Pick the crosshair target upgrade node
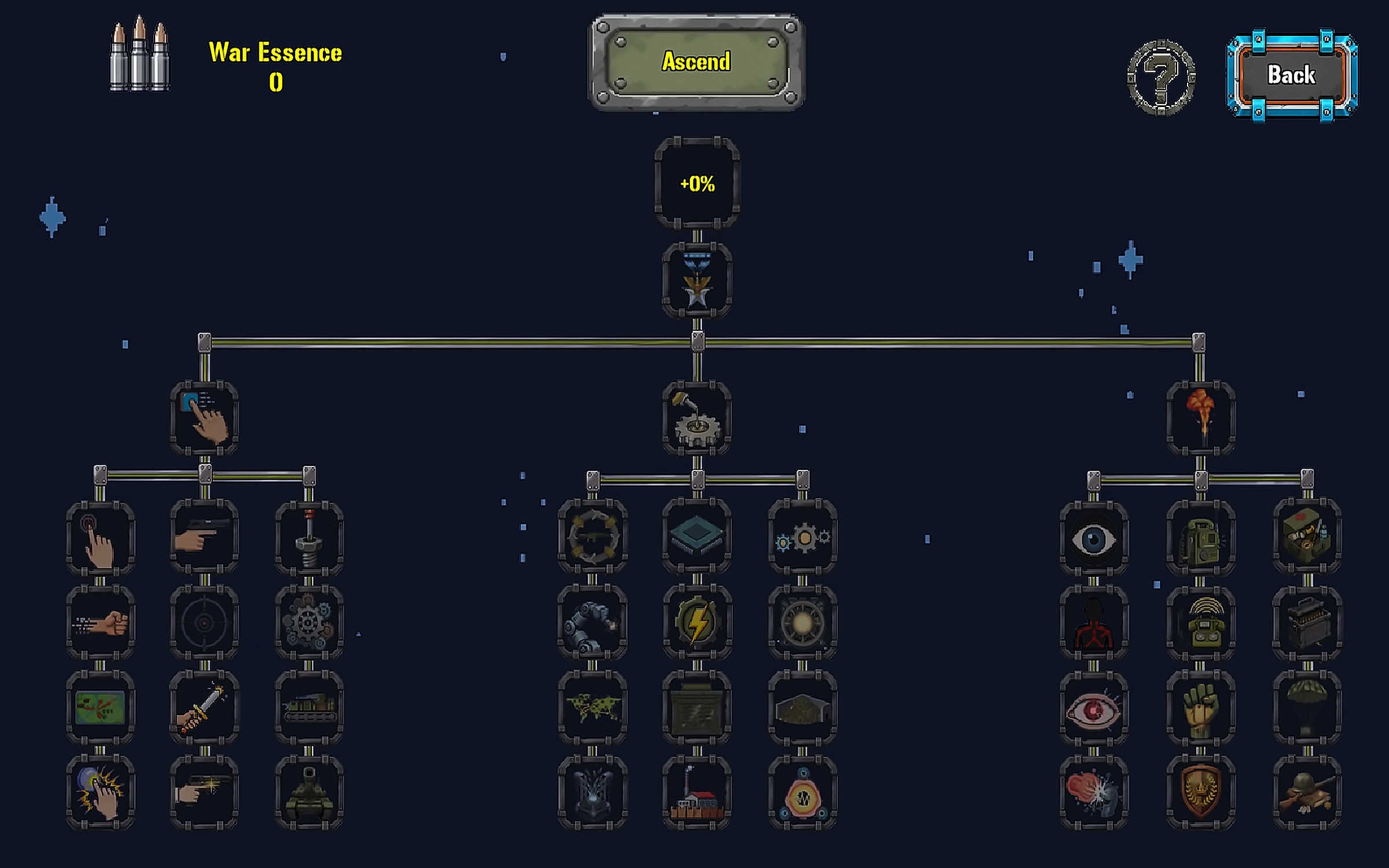This screenshot has height=868, width=1389. click(x=204, y=623)
